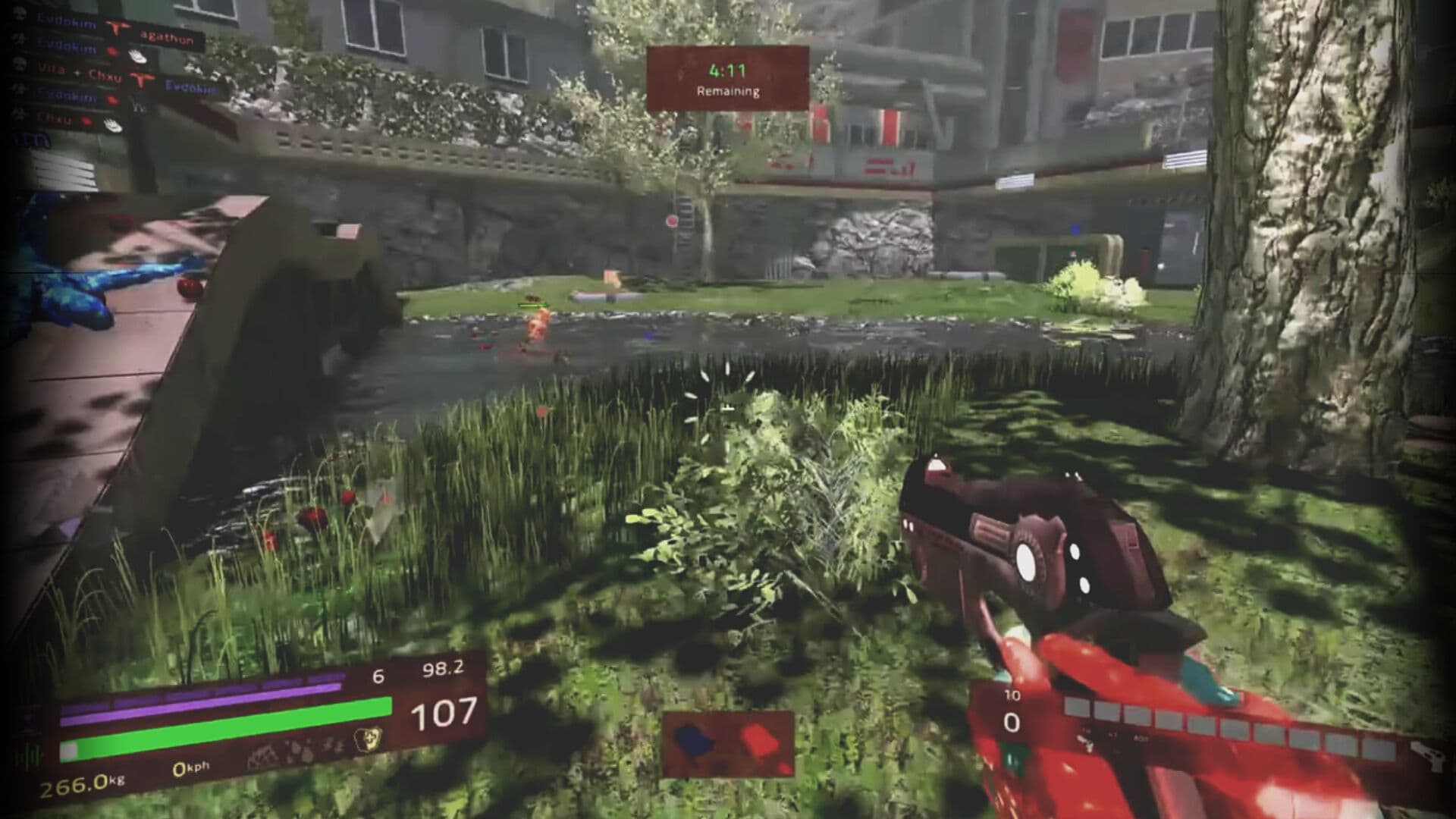Click the hourglass icon left of the energy bar
1456x819 pixels.
click(x=27, y=717)
